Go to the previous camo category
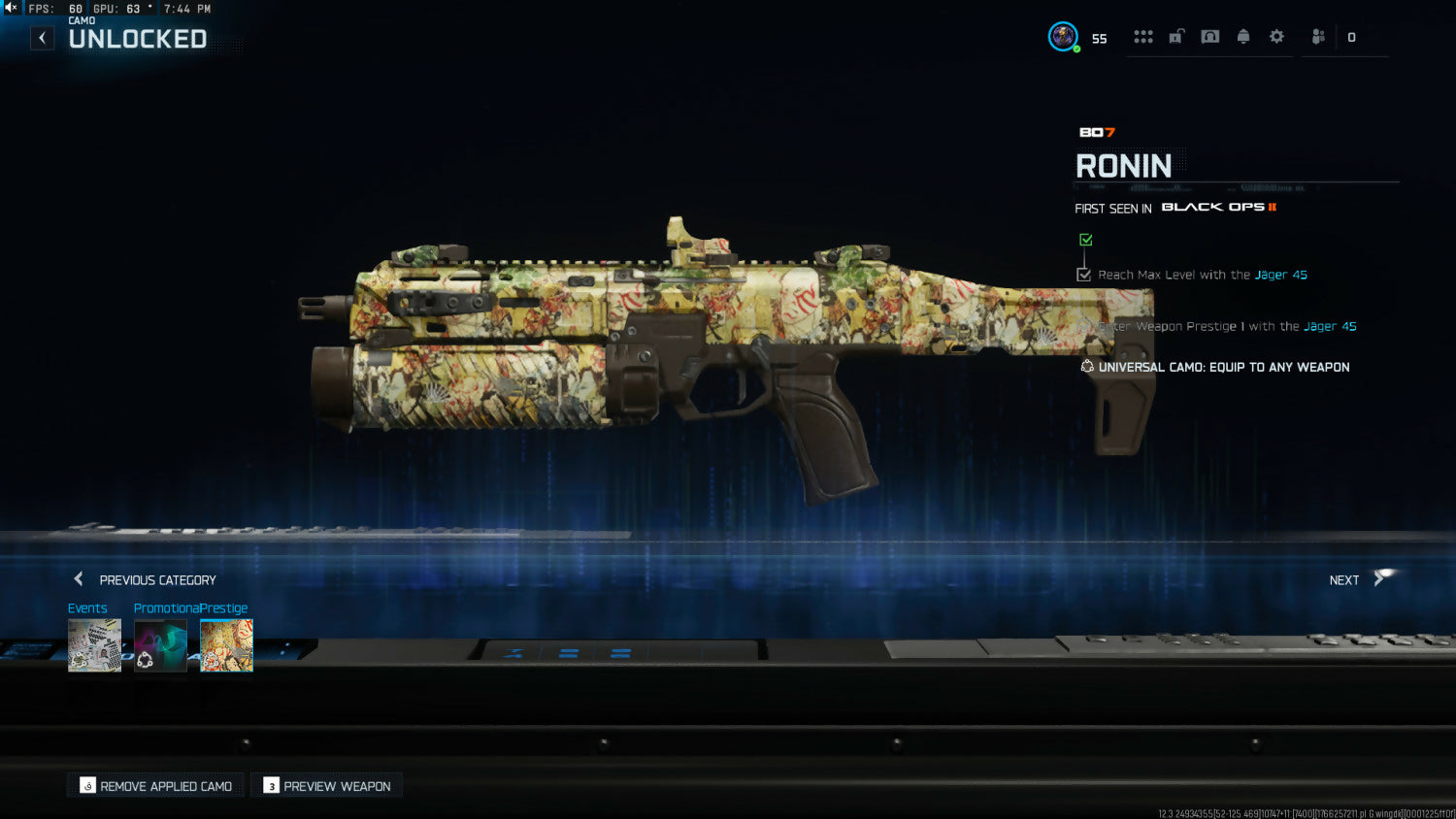The height and width of the screenshot is (819, 1456). pos(146,579)
